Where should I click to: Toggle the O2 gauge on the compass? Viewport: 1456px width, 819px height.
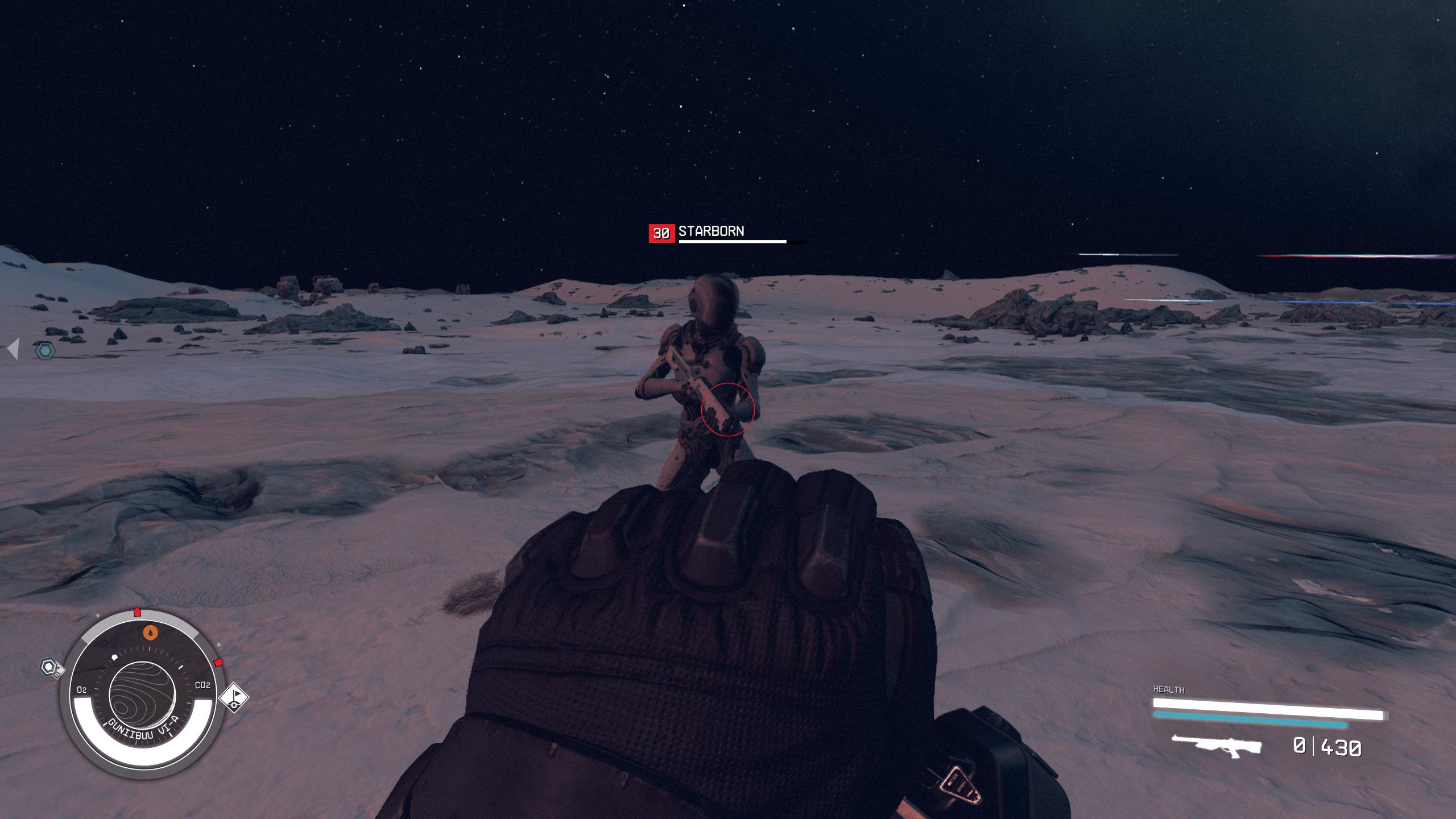[x=82, y=689]
